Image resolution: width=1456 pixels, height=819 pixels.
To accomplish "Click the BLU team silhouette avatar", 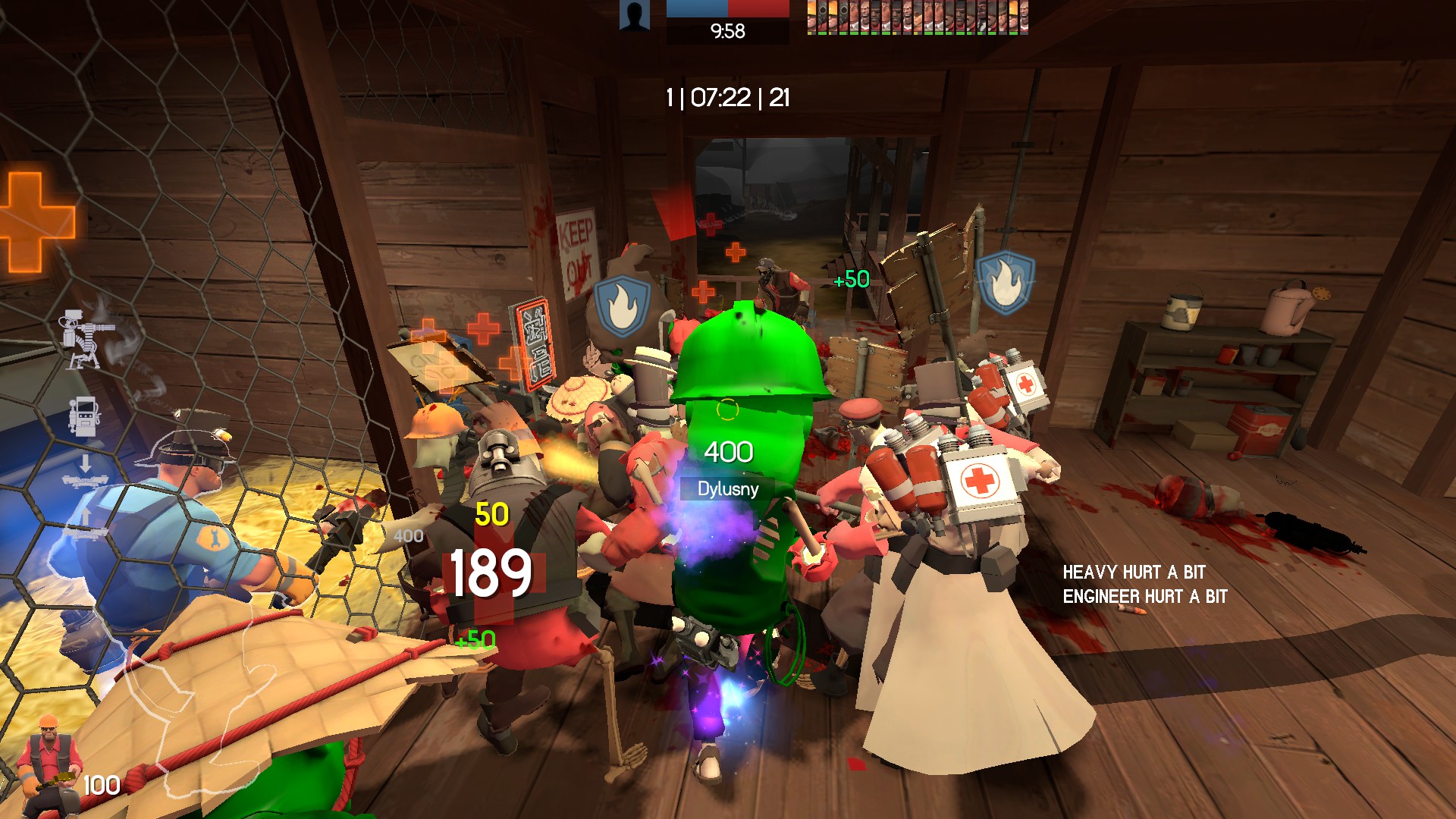I will tap(634, 15).
